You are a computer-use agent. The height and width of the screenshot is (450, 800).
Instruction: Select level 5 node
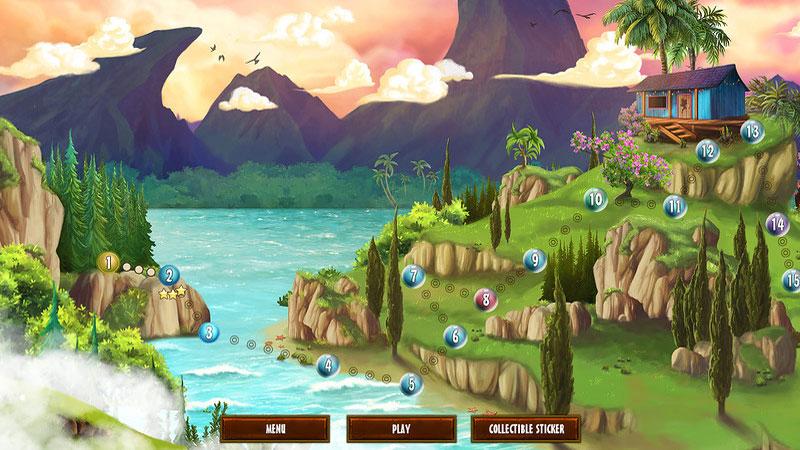(410, 383)
